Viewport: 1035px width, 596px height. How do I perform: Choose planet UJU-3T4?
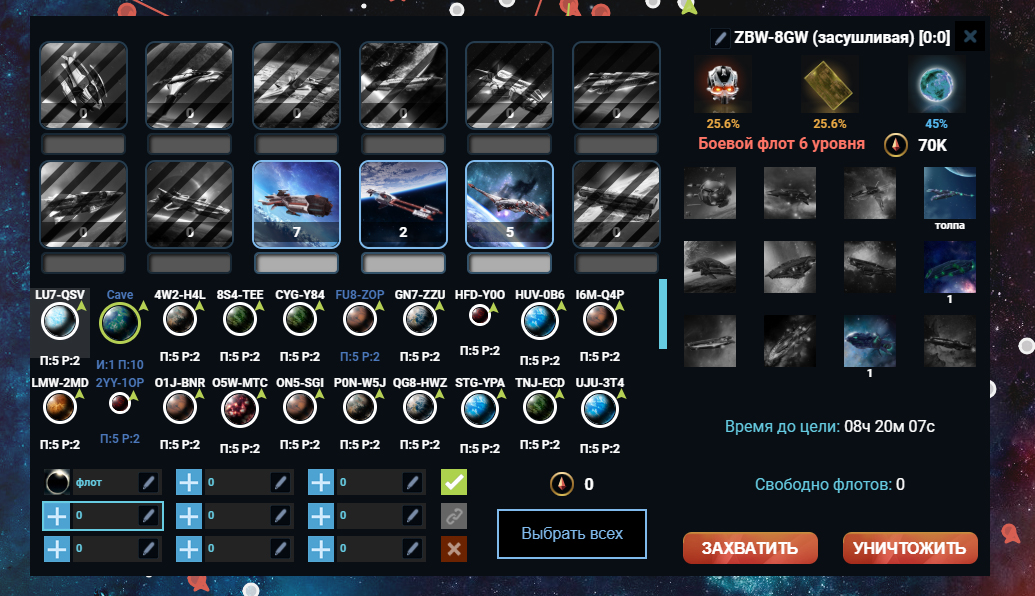[599, 408]
